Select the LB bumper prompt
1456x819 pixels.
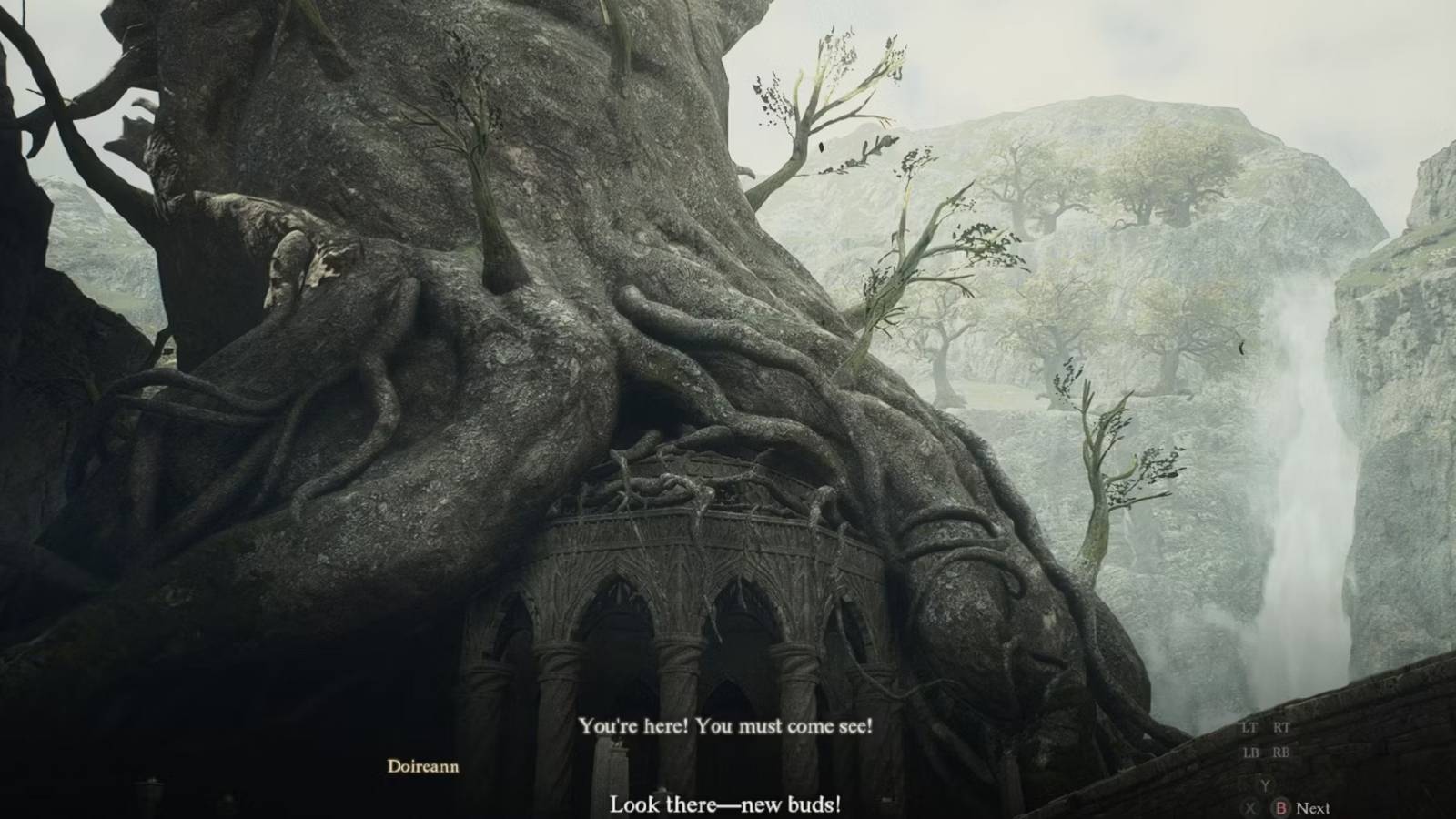point(1252,752)
